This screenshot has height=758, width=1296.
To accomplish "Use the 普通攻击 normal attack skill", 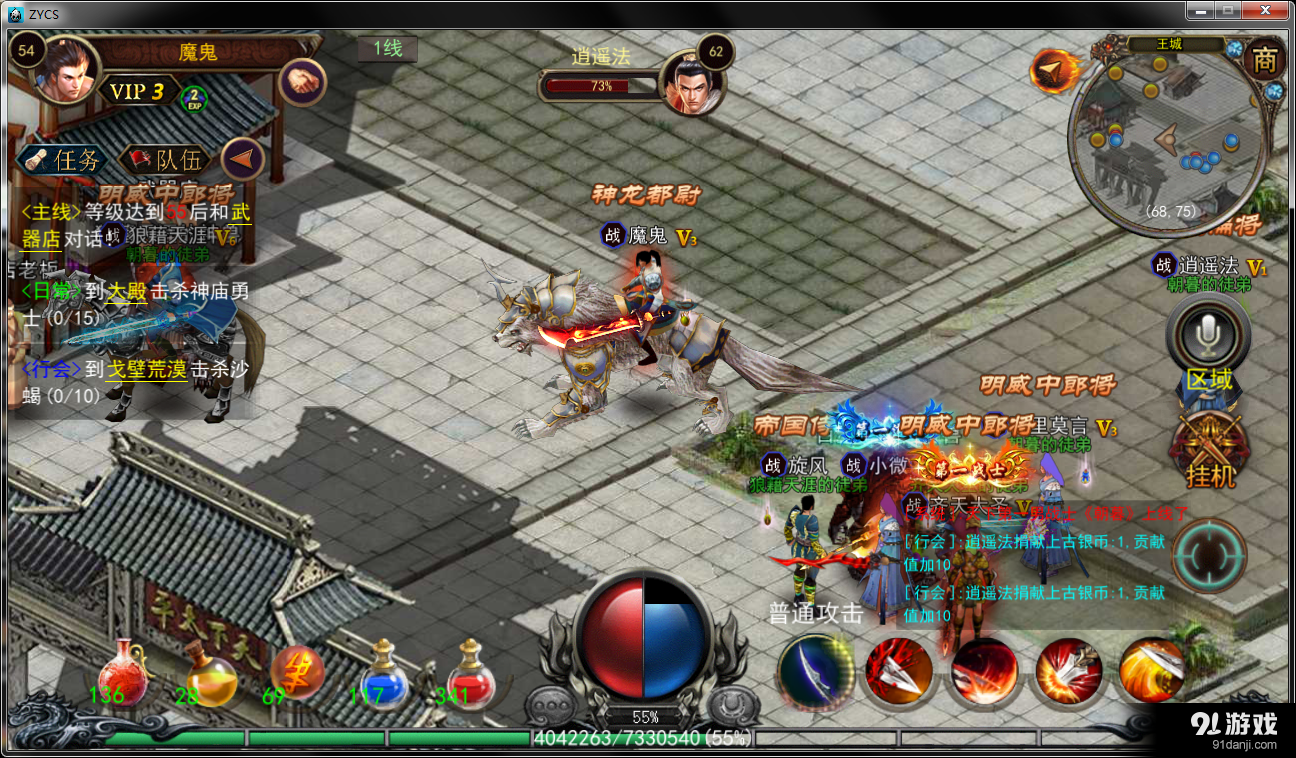I will pos(814,671).
